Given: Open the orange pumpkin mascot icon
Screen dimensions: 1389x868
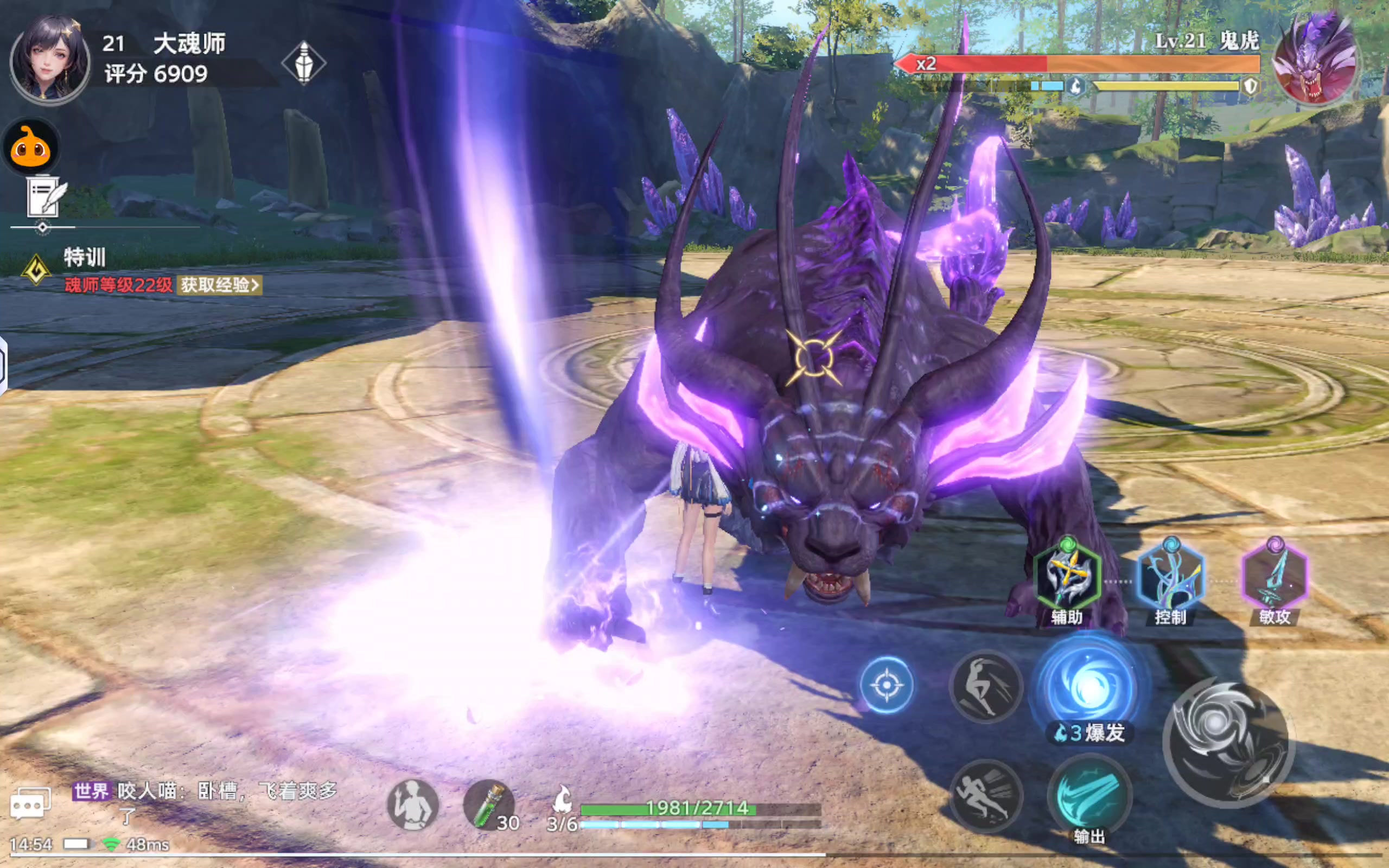Looking at the screenshot, I should tap(31, 148).
